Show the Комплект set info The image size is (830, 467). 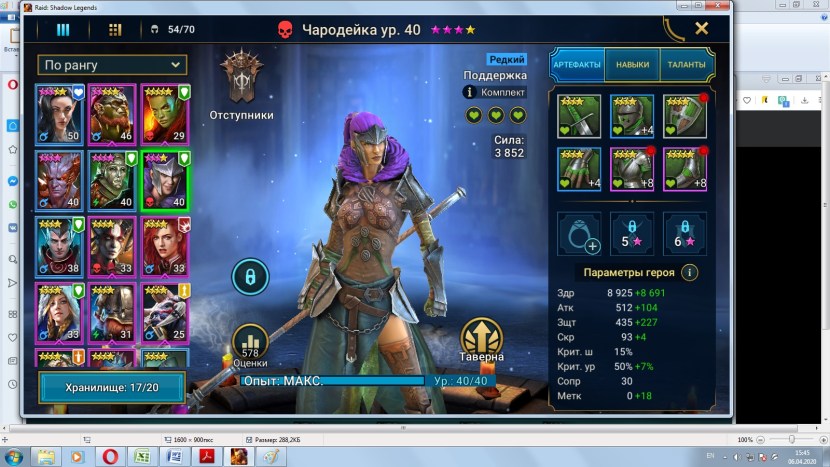496,92
